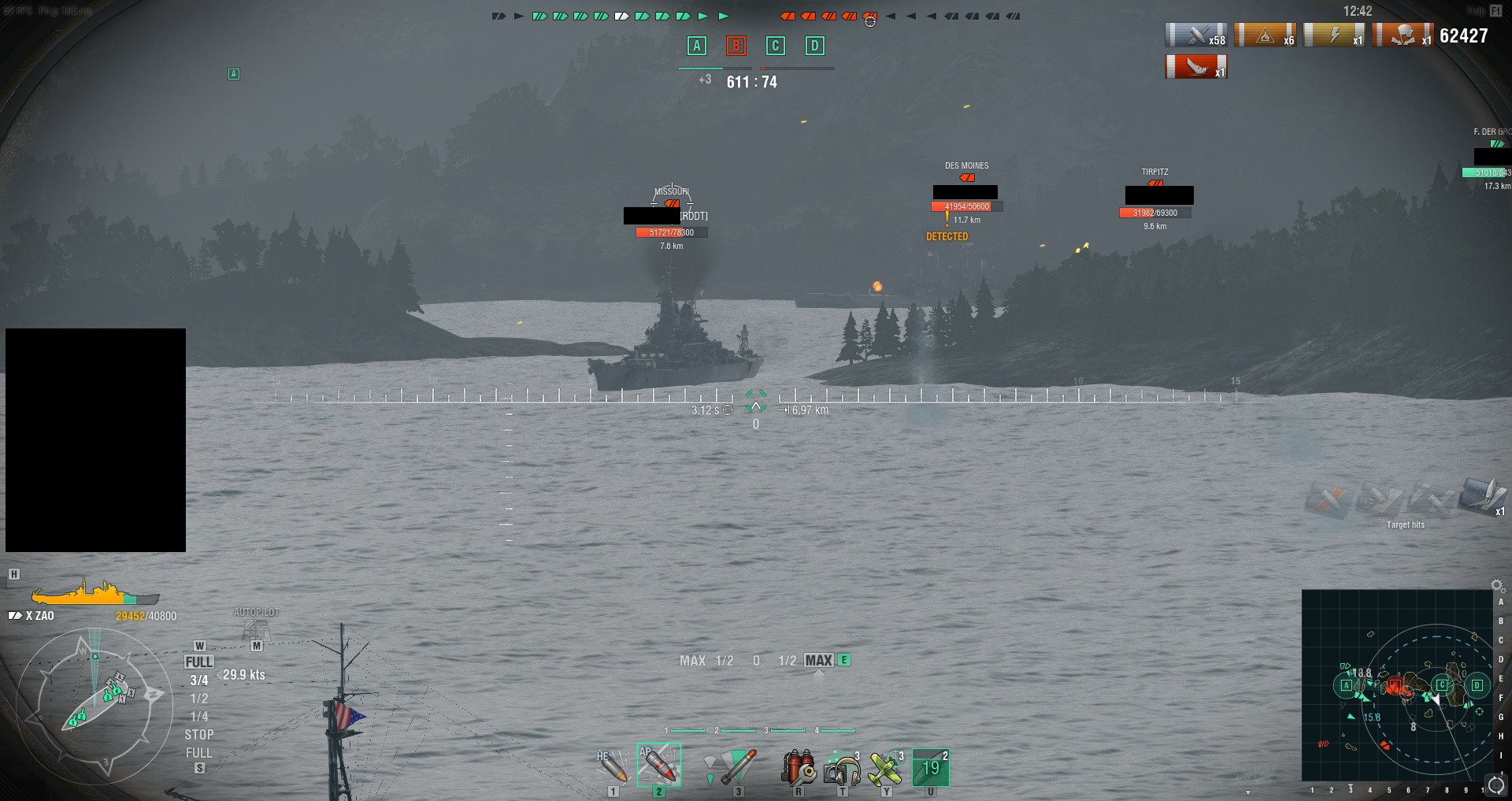This screenshot has height=801, width=1512.
Task: Click the capture point B indicator at top
Action: pos(736,46)
